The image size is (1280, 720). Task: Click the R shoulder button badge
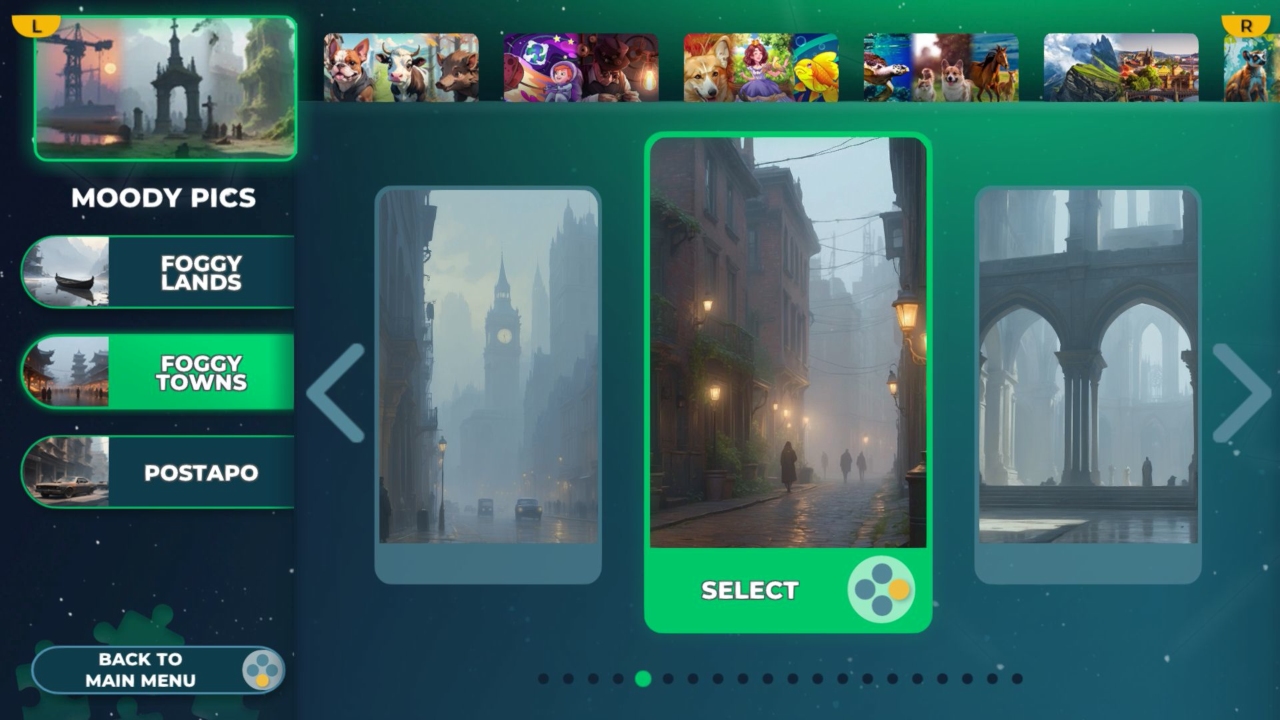(x=1243, y=22)
